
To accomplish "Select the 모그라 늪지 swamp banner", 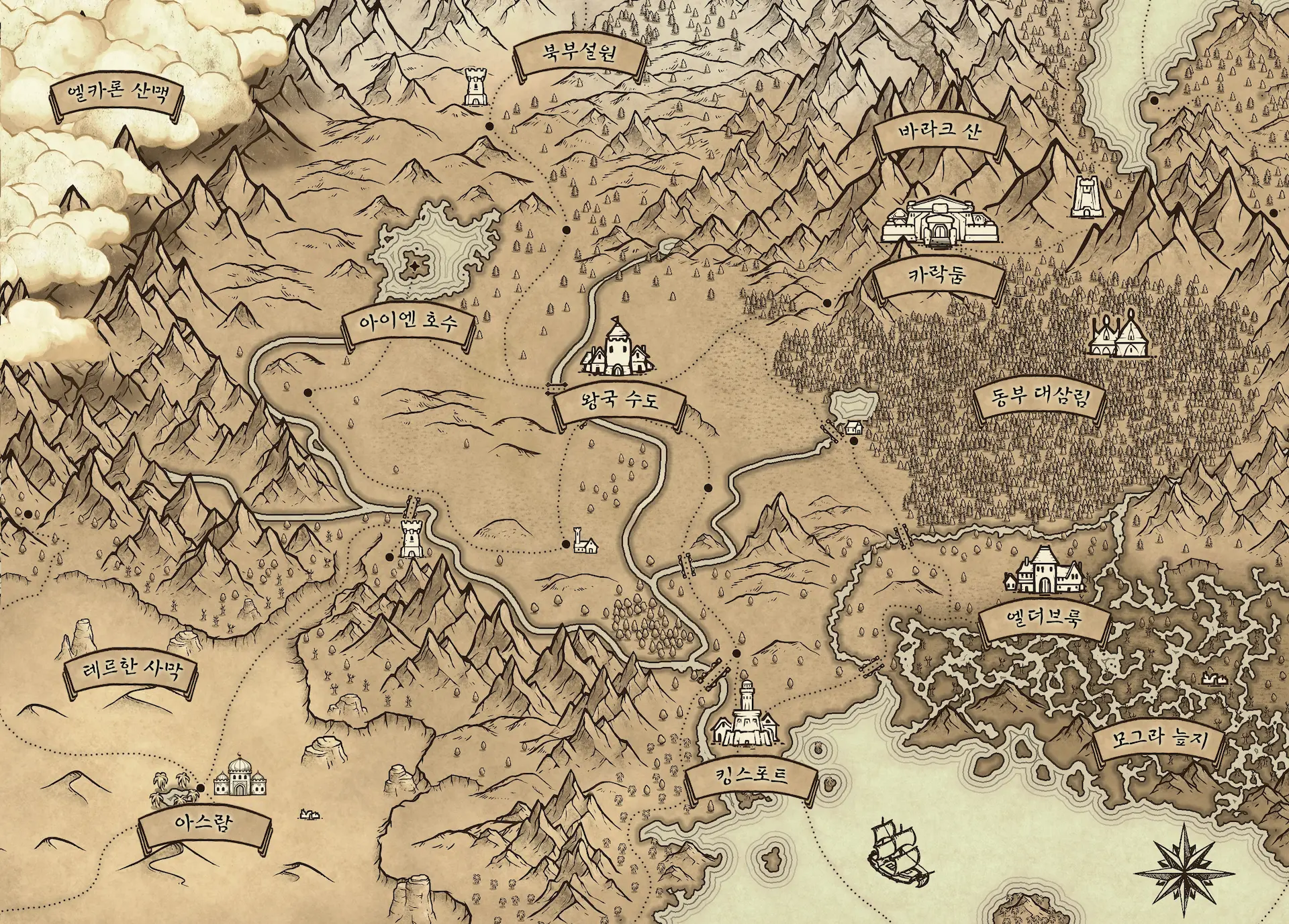I will (x=1159, y=741).
